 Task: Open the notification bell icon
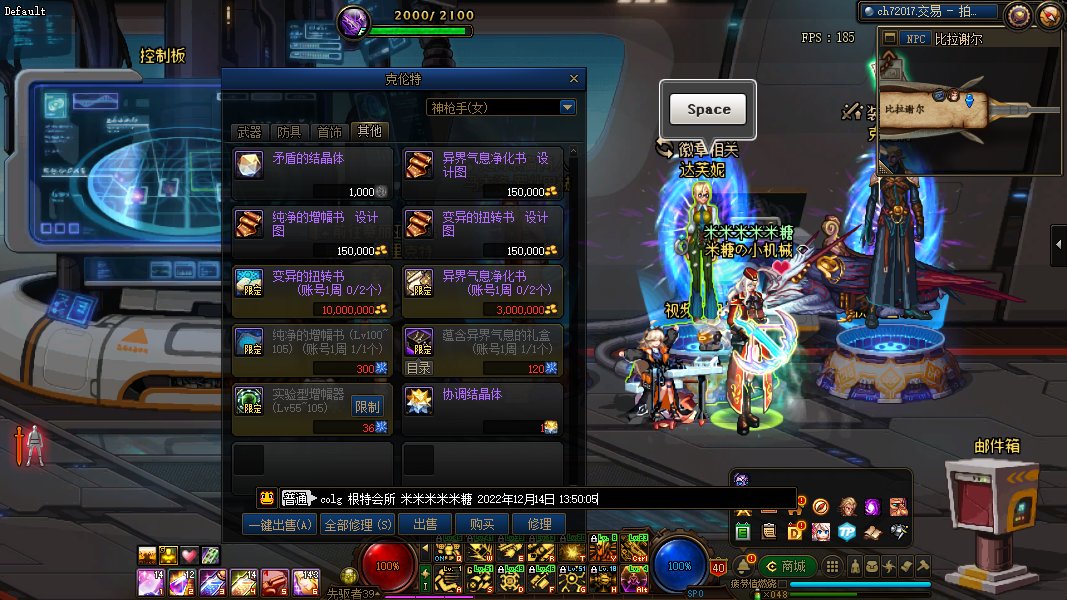click(x=744, y=565)
